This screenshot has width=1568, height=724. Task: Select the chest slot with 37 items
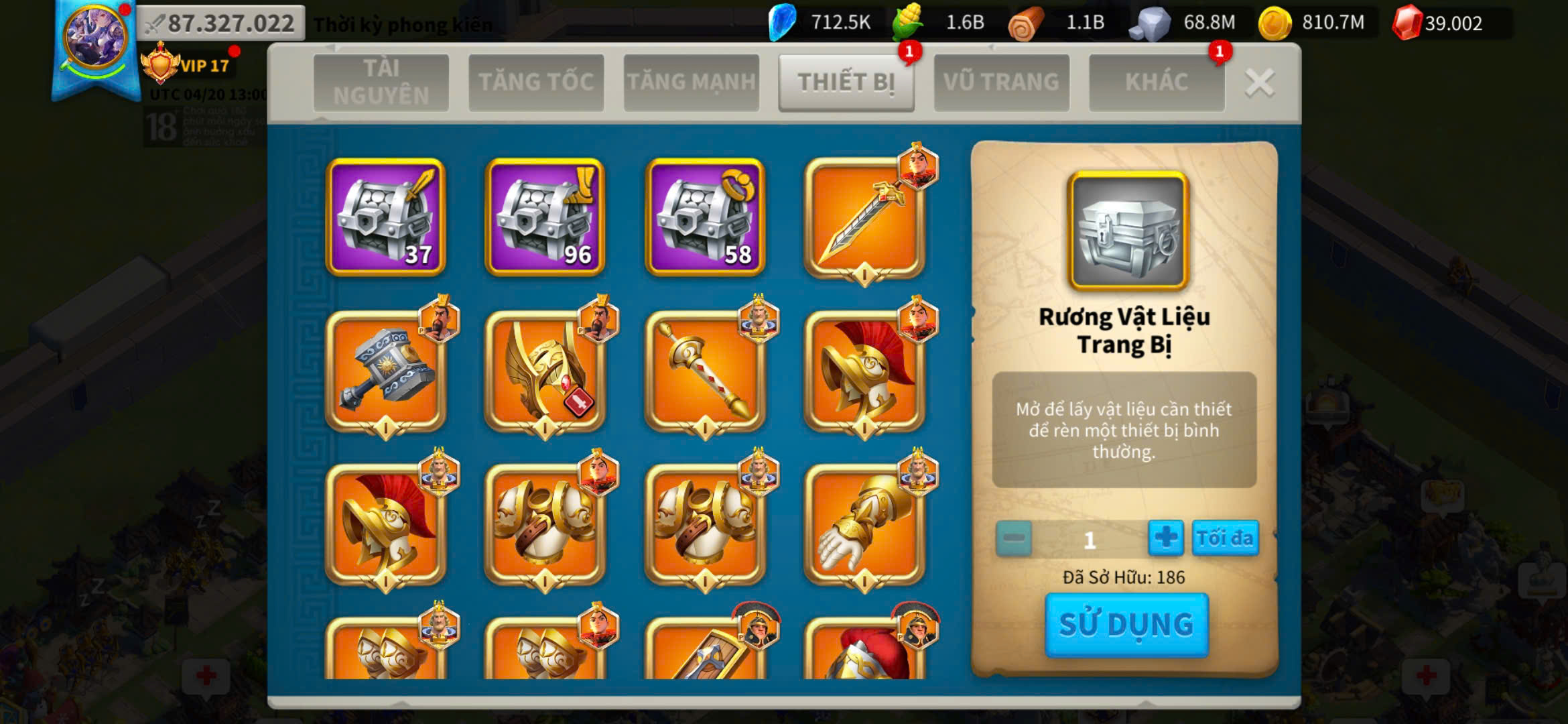pyautogui.click(x=385, y=217)
